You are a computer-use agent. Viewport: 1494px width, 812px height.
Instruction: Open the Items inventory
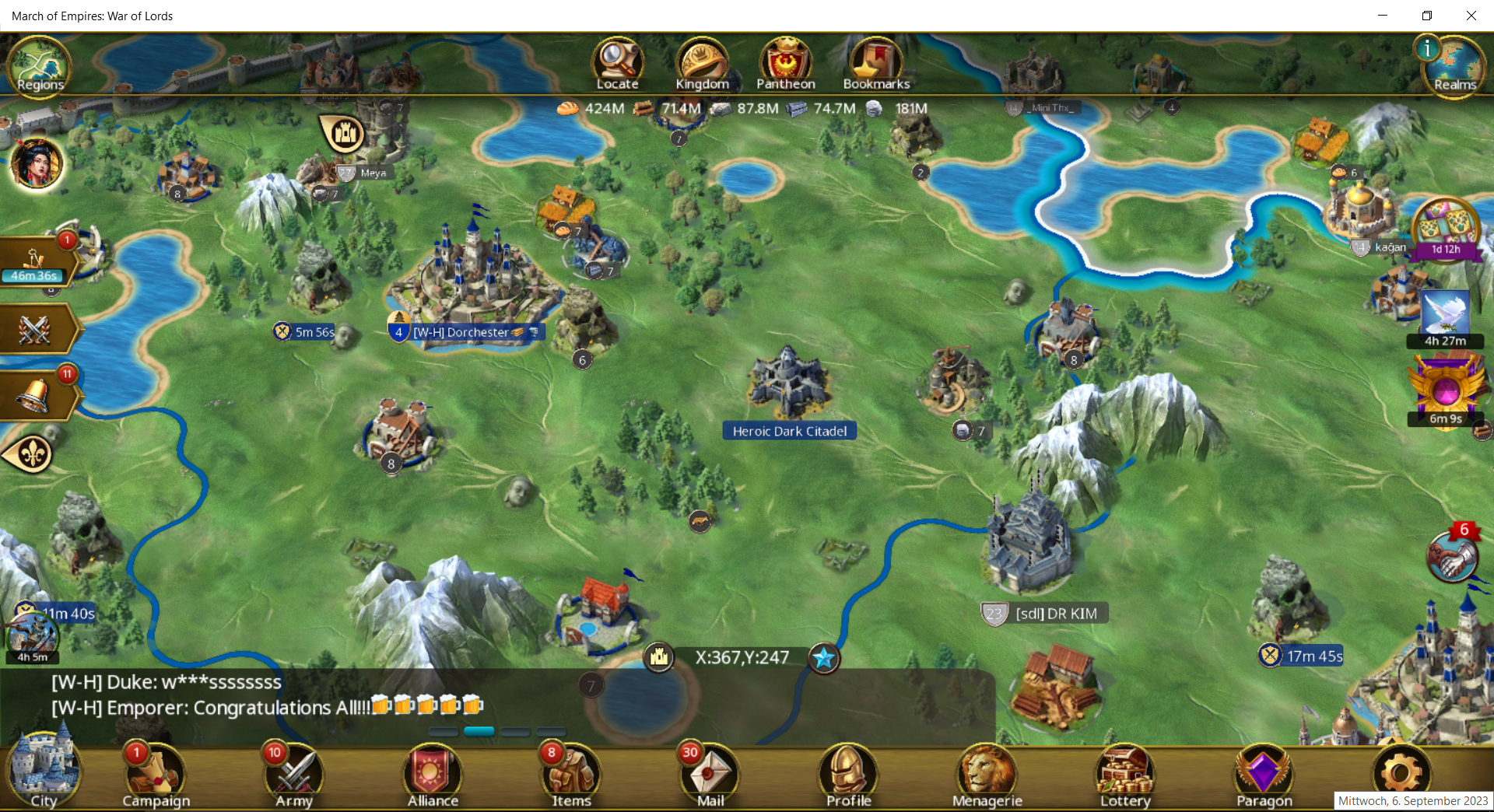tap(571, 775)
